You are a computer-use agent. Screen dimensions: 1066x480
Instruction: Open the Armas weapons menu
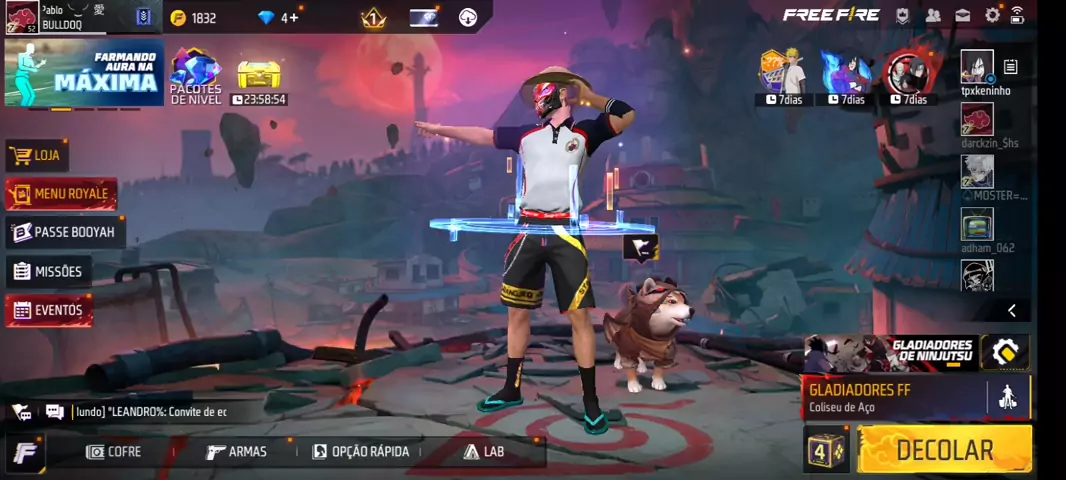coord(237,452)
